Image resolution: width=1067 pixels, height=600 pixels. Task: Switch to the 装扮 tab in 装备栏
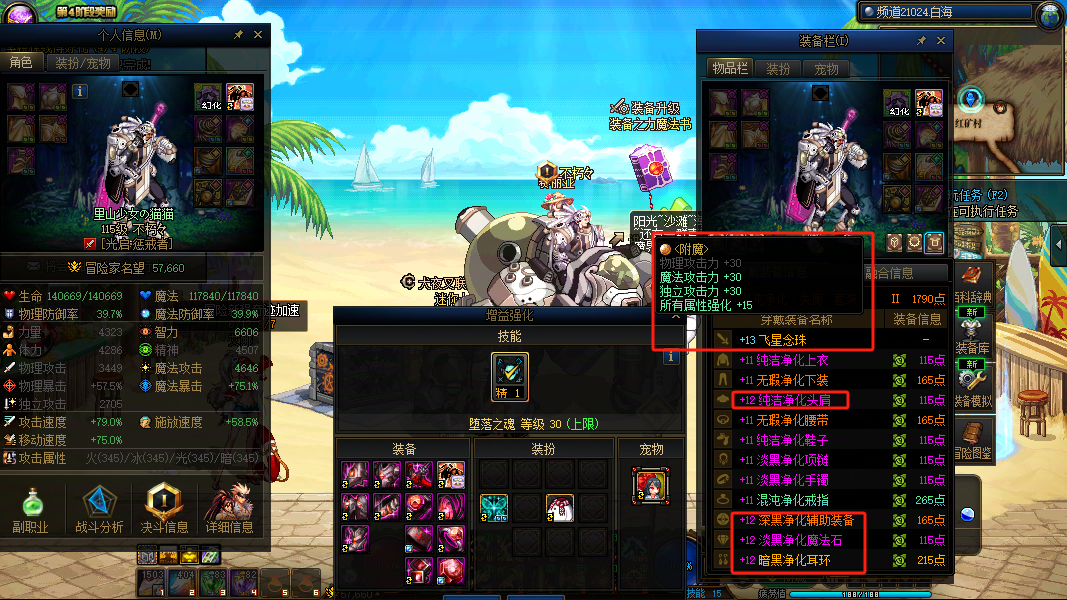(x=778, y=69)
